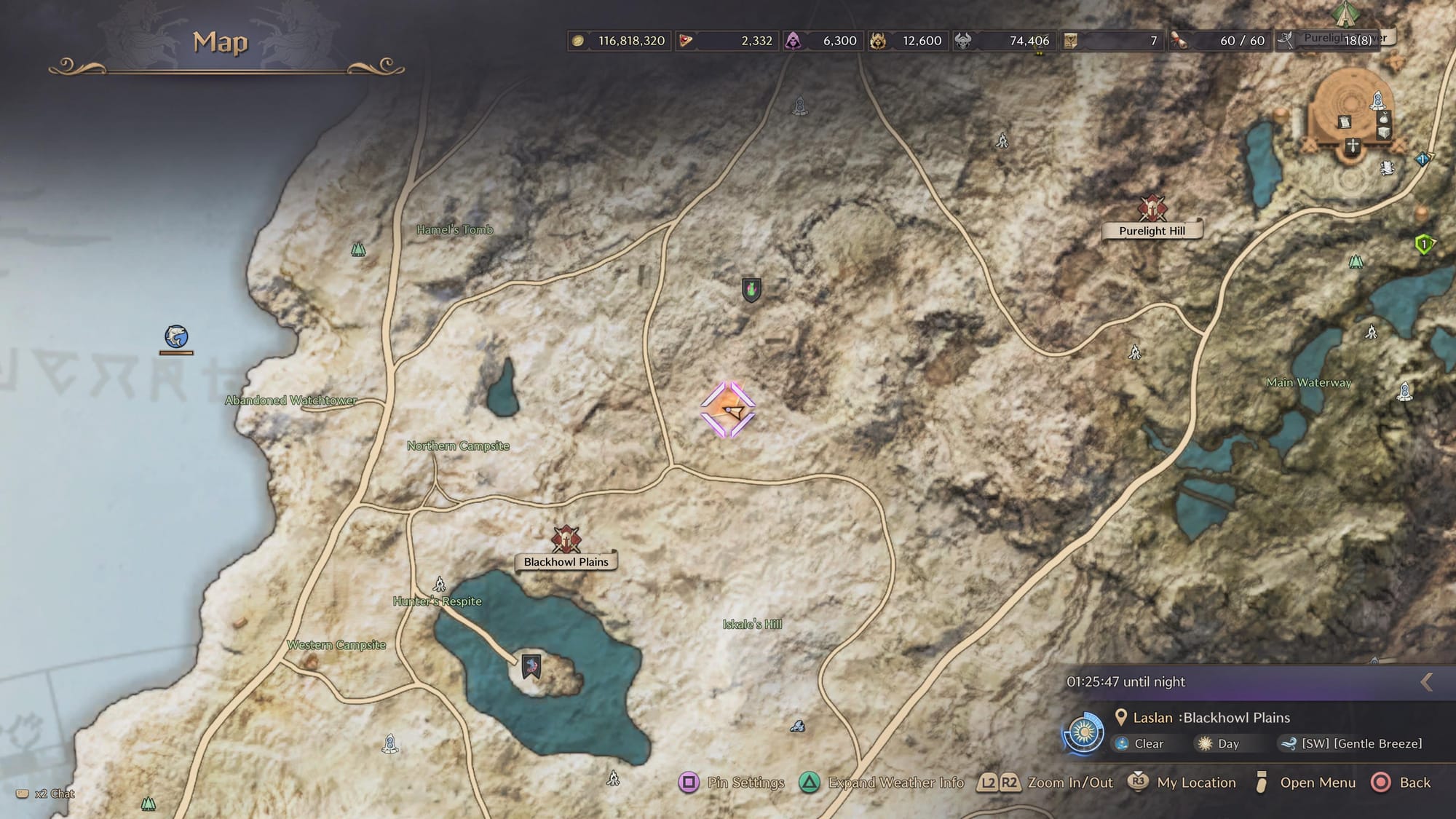Select the green potion shield marker

click(751, 289)
